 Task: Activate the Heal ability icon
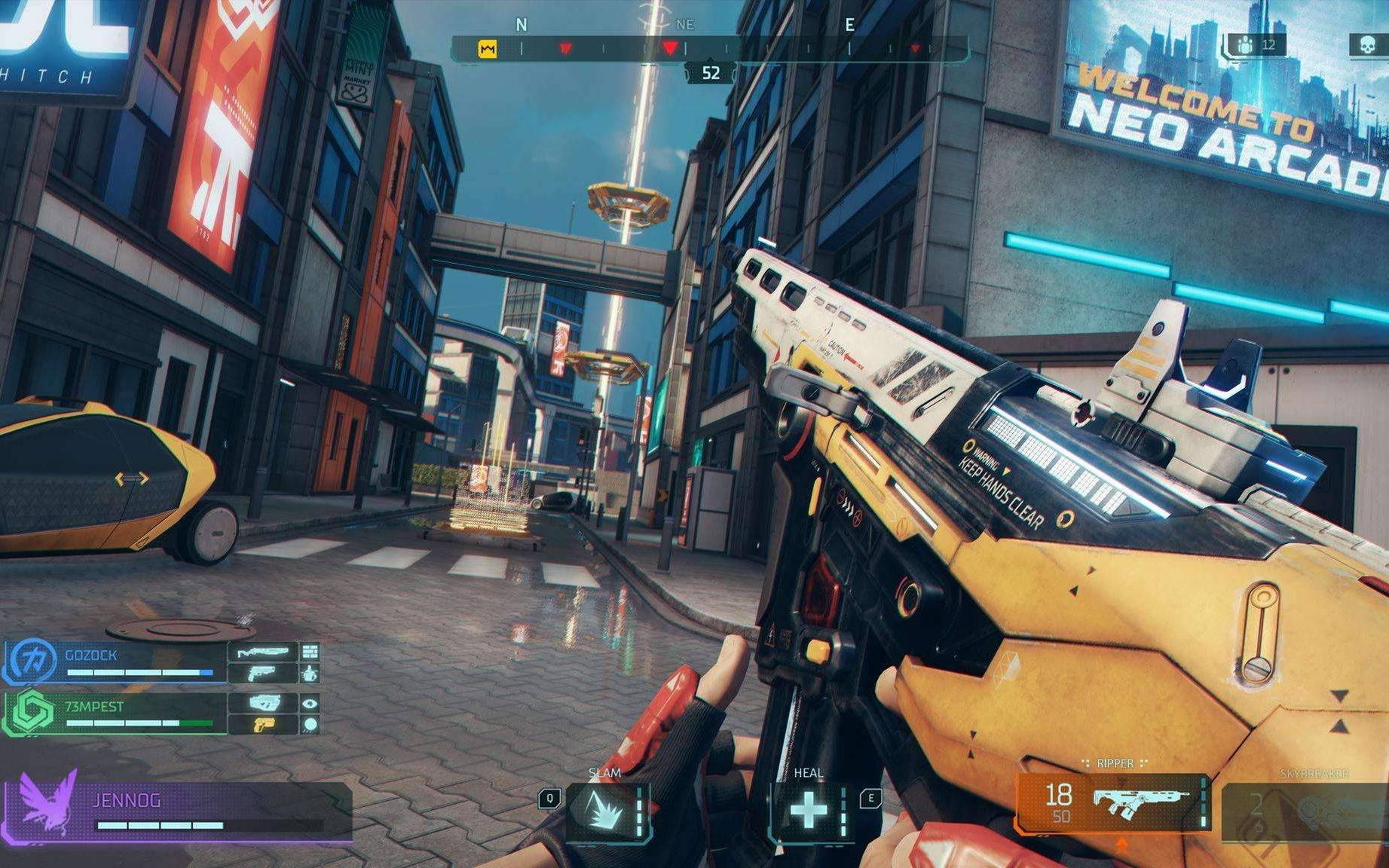click(808, 811)
